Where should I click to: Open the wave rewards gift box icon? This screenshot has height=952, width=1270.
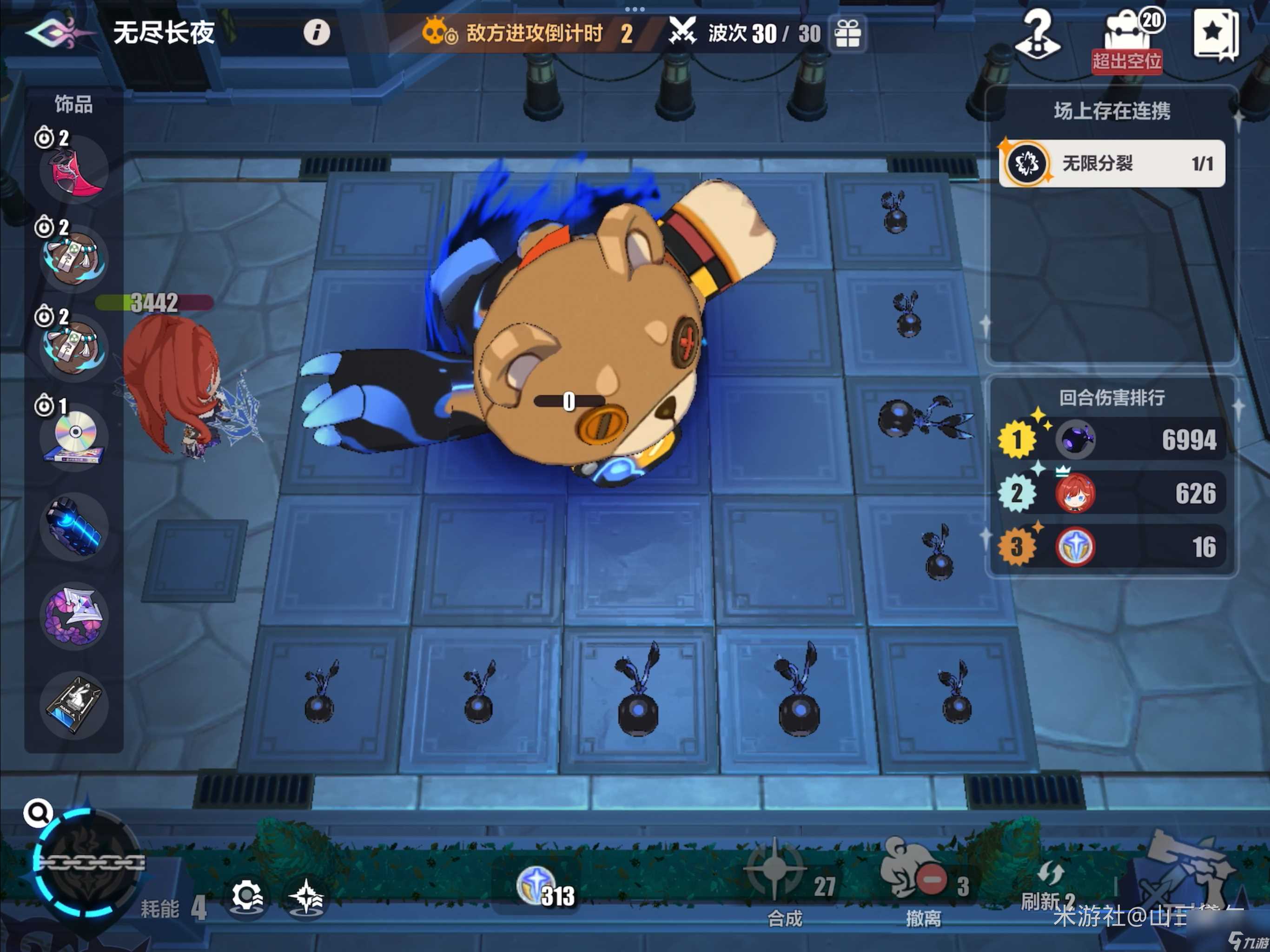tap(848, 33)
